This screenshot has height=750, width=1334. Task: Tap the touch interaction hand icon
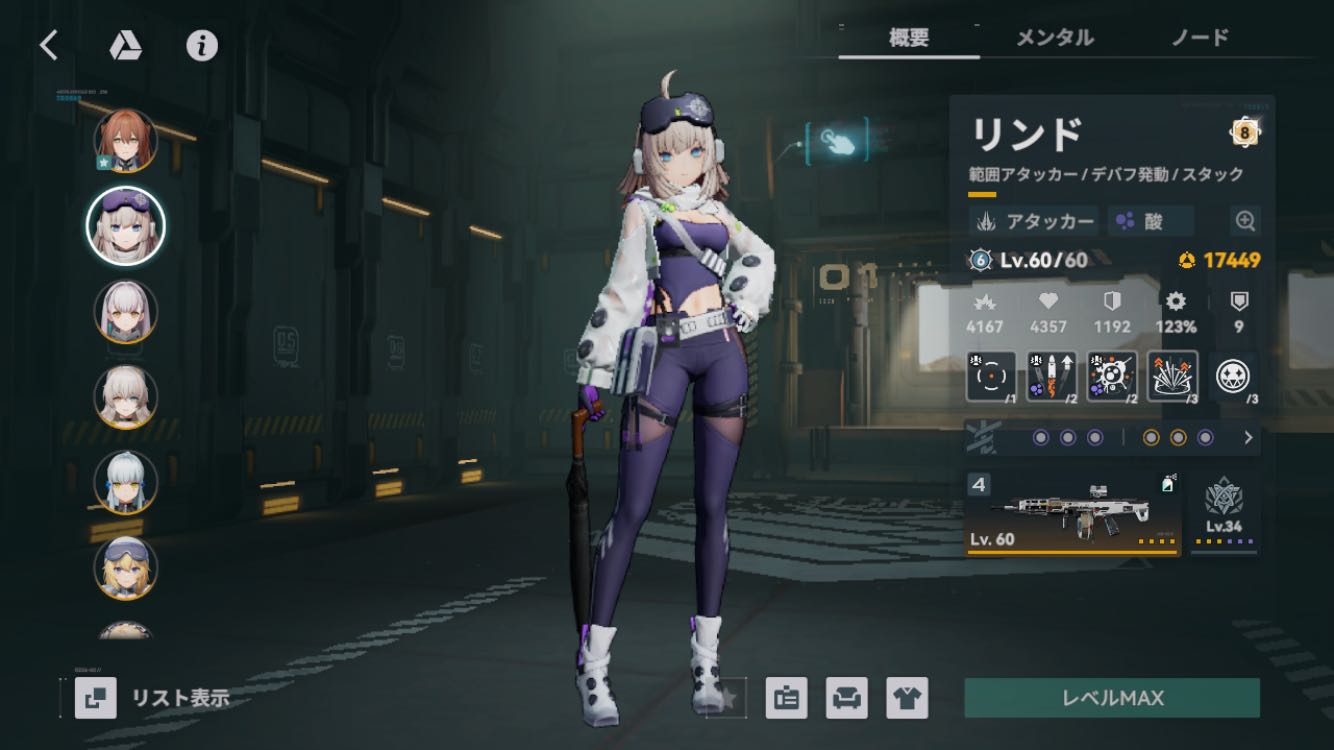click(x=837, y=142)
